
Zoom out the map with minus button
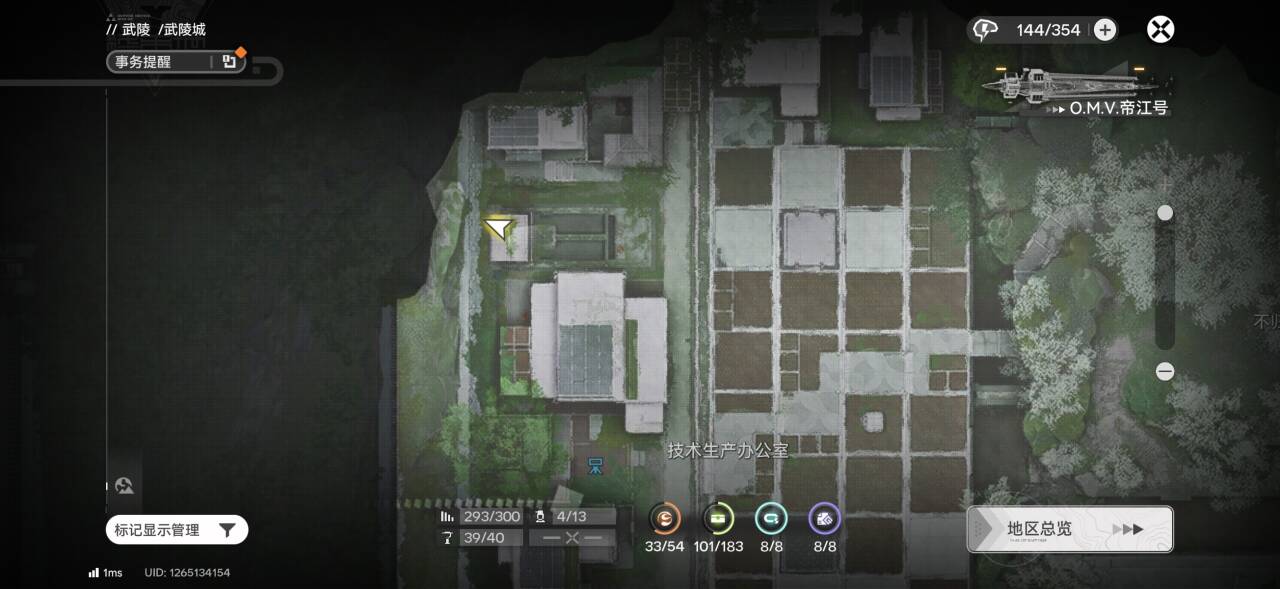click(1165, 371)
